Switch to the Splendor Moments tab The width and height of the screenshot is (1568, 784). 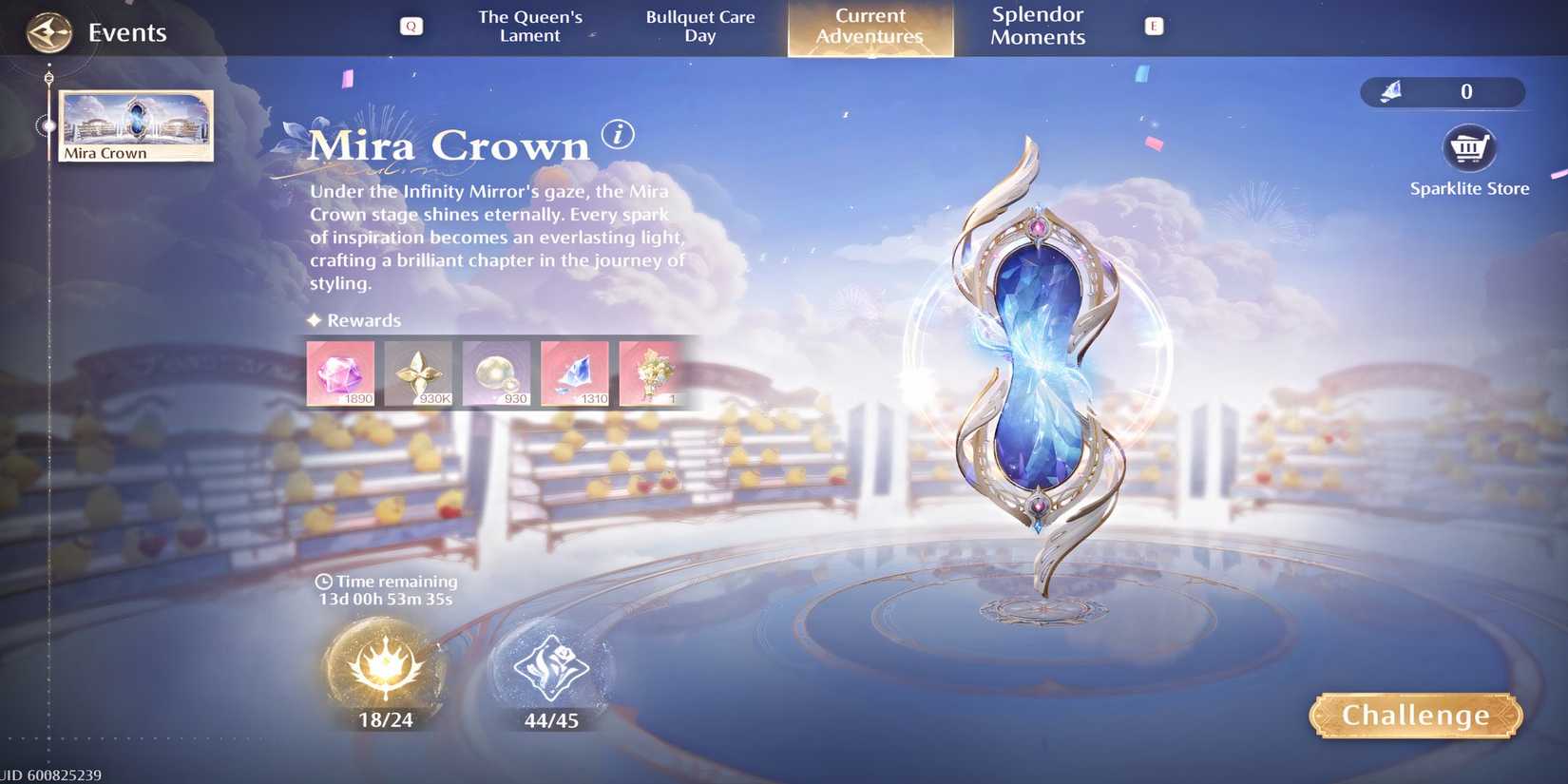click(1036, 26)
